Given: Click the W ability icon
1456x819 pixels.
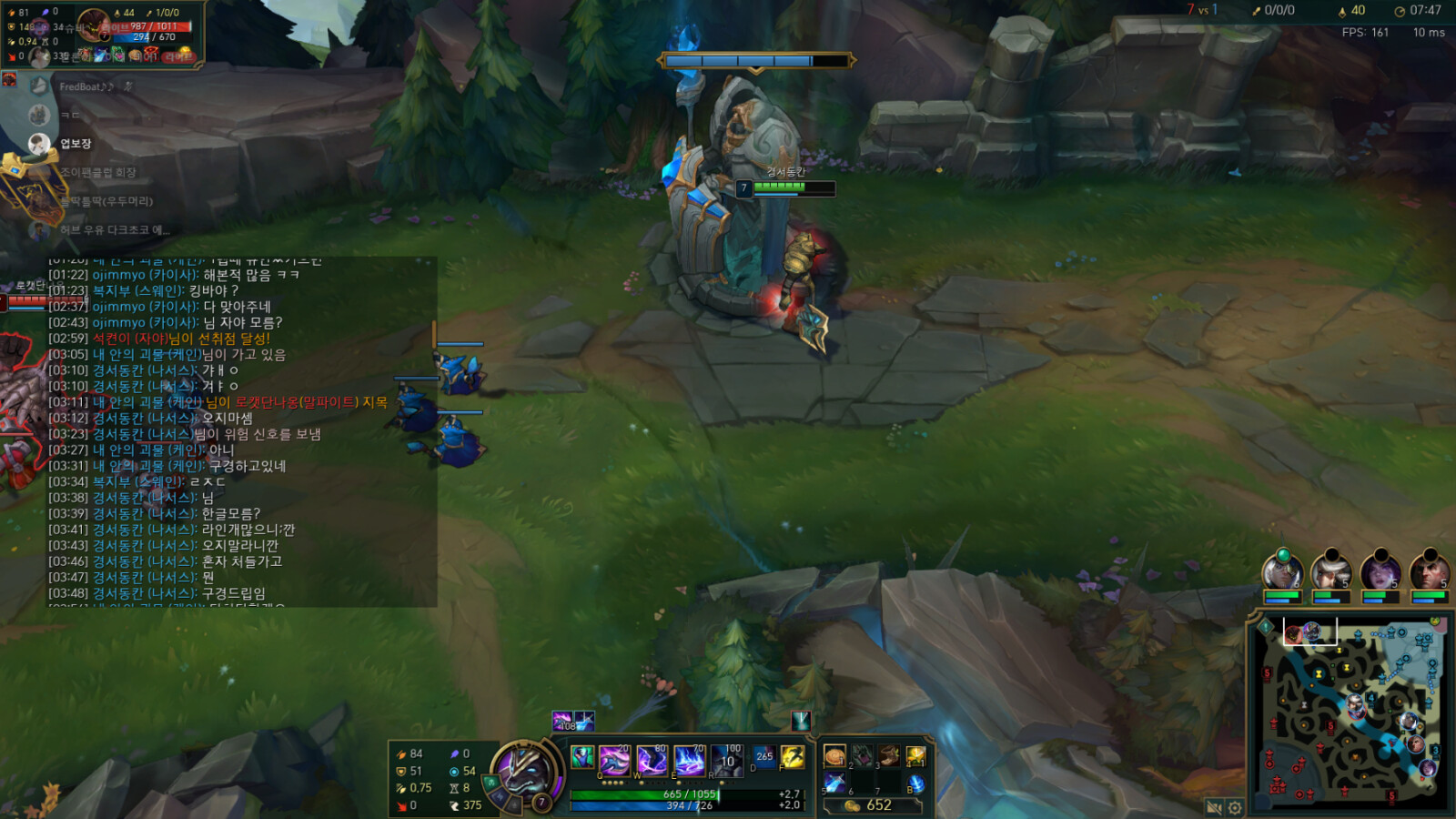Looking at the screenshot, I should (652, 761).
